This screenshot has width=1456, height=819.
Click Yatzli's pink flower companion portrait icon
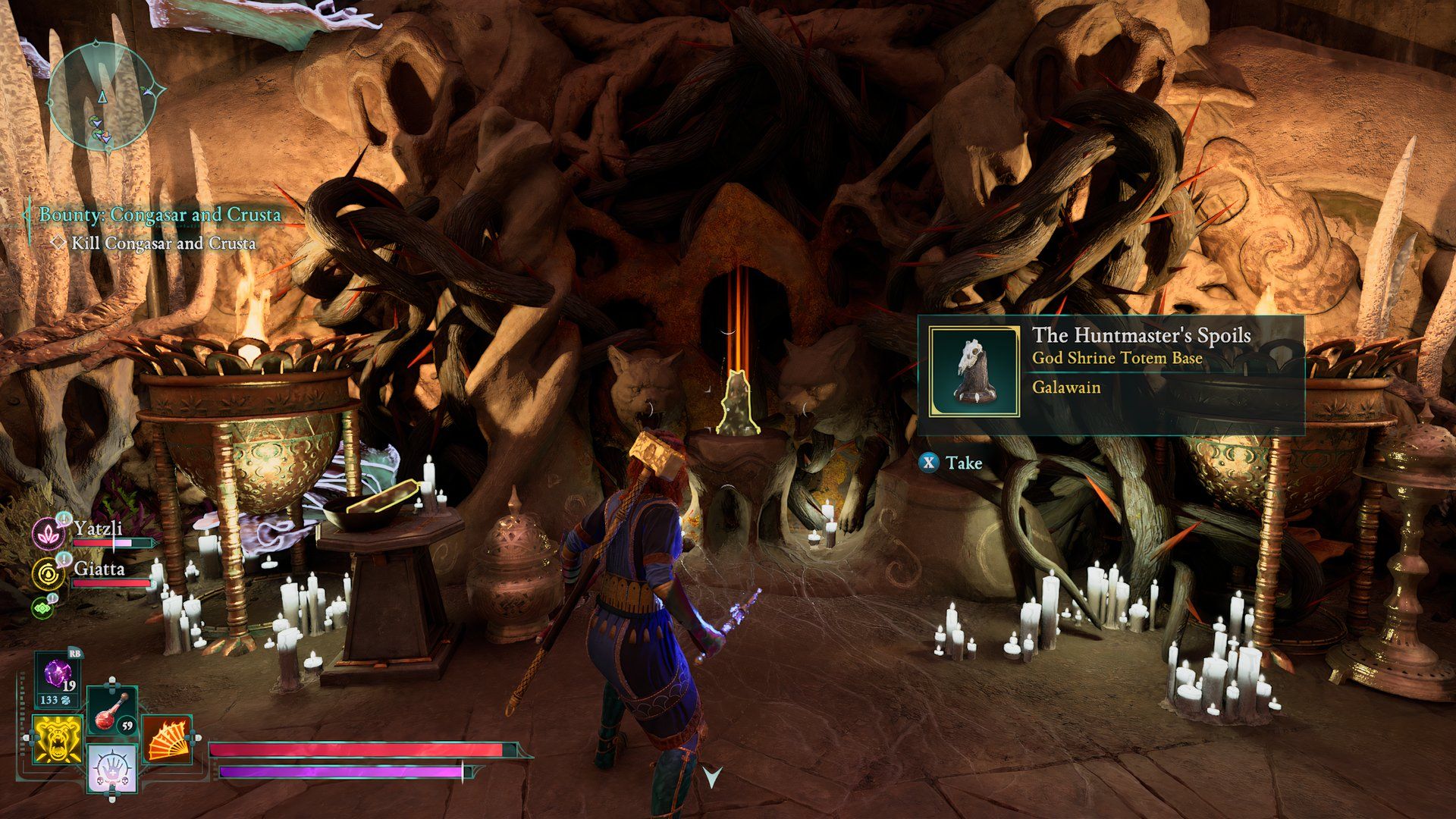point(50,532)
